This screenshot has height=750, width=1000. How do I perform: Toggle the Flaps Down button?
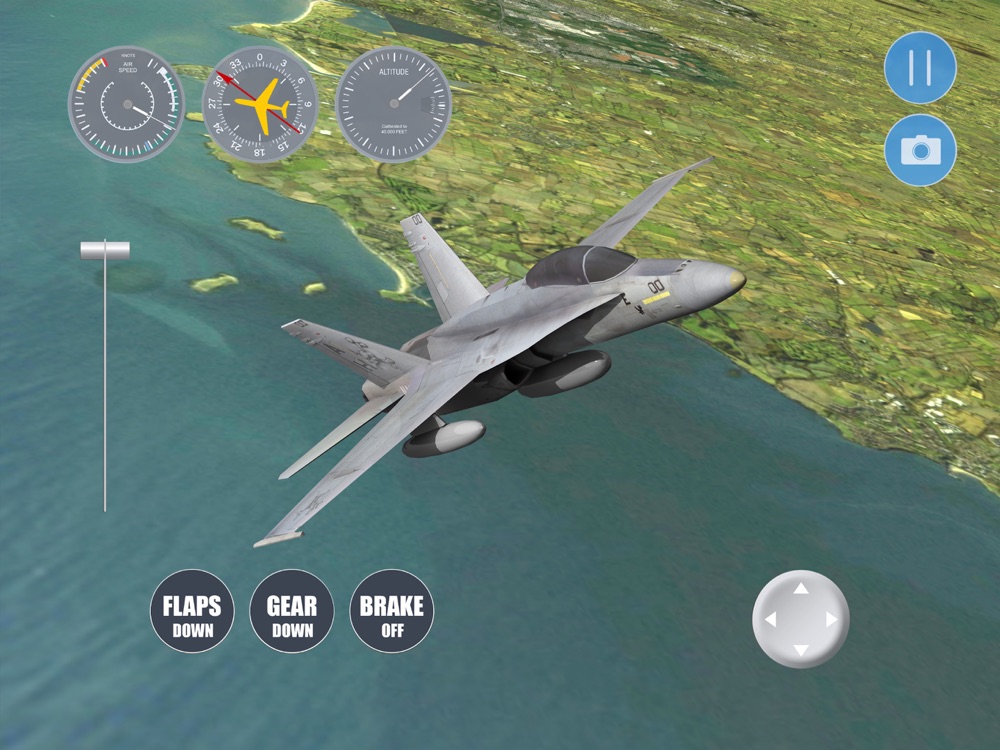(192, 612)
